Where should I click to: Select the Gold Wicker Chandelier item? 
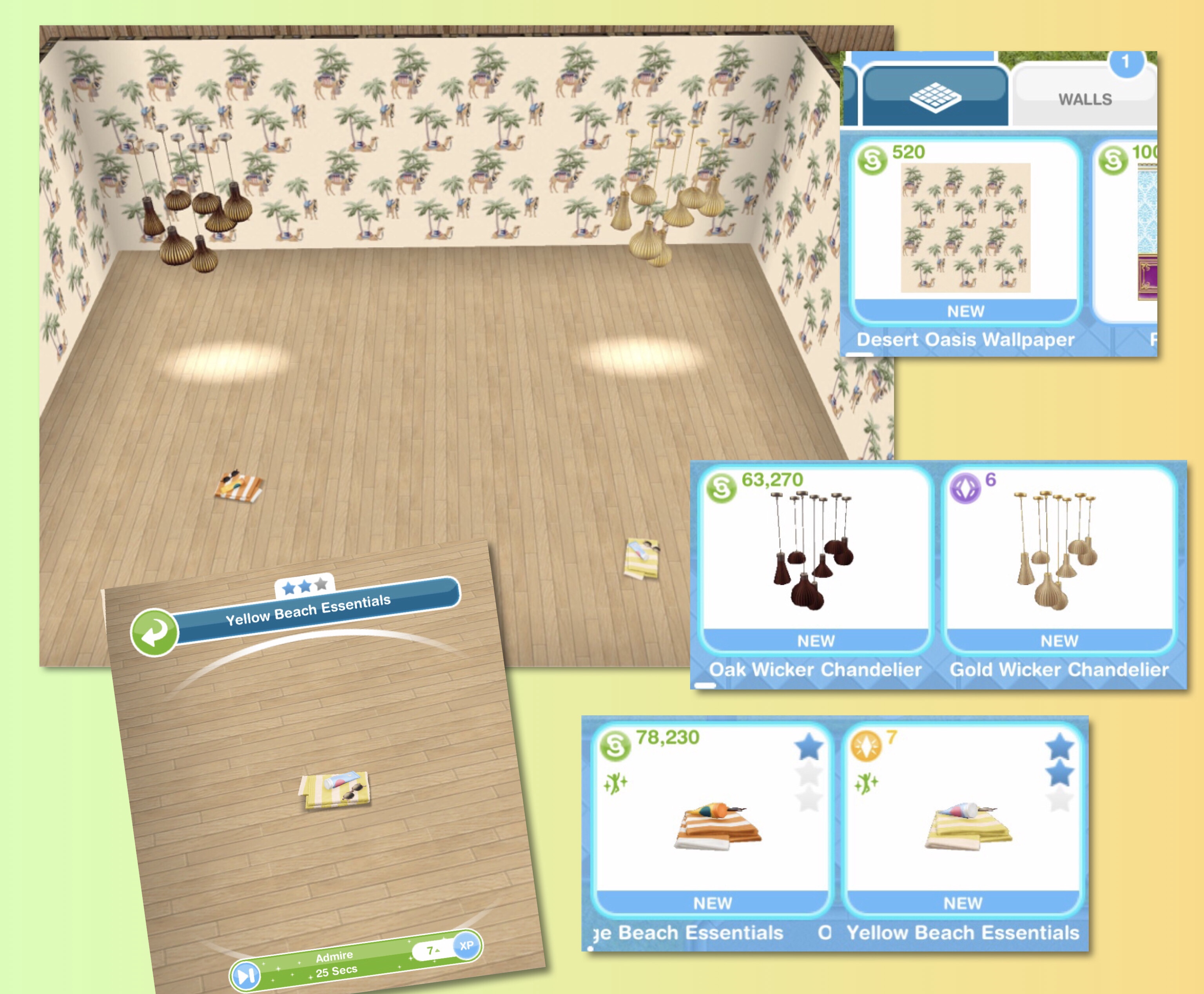[1059, 558]
